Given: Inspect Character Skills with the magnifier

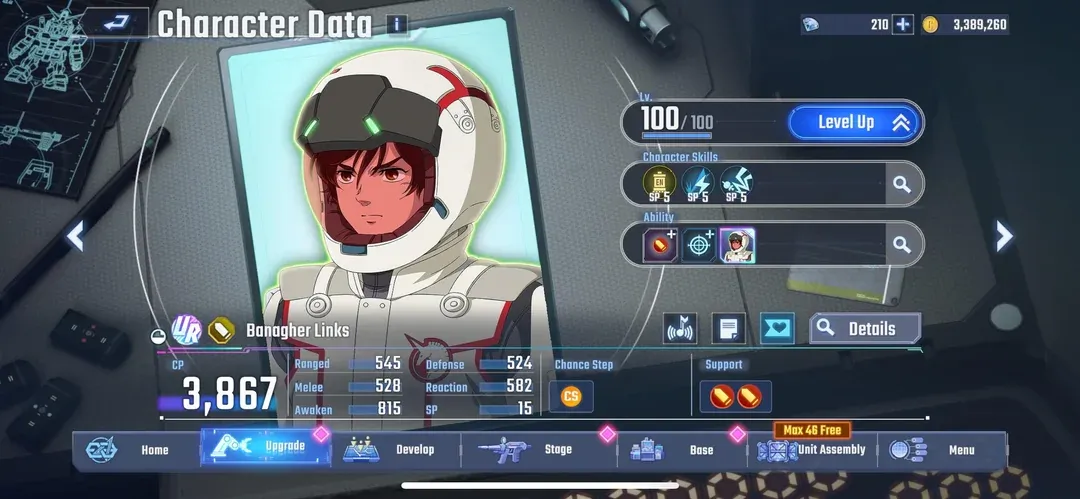Looking at the screenshot, I should pos(901,184).
